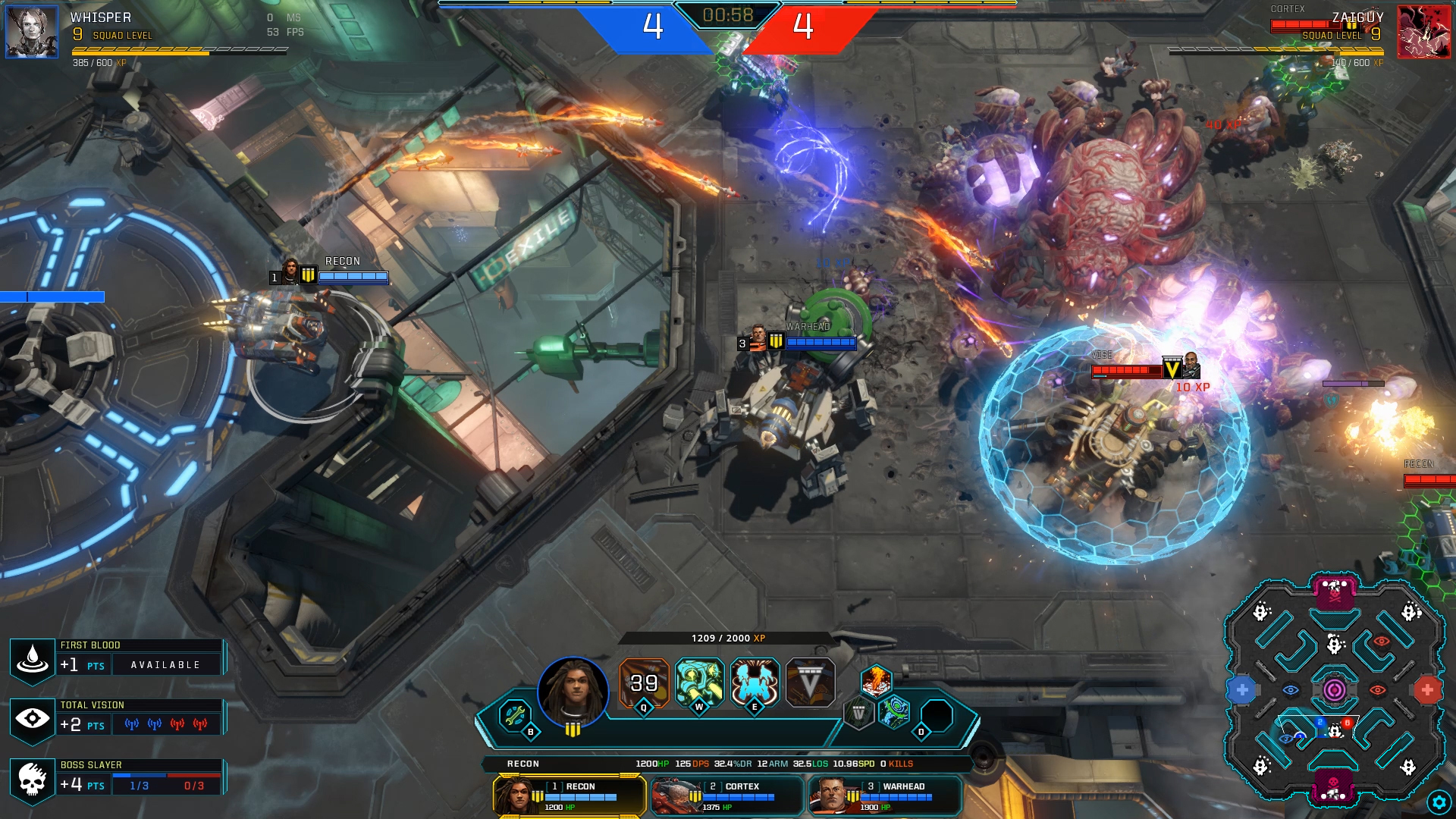Click the AVAILABLE button under First Blood
The width and height of the screenshot is (1456, 819).
[165, 665]
